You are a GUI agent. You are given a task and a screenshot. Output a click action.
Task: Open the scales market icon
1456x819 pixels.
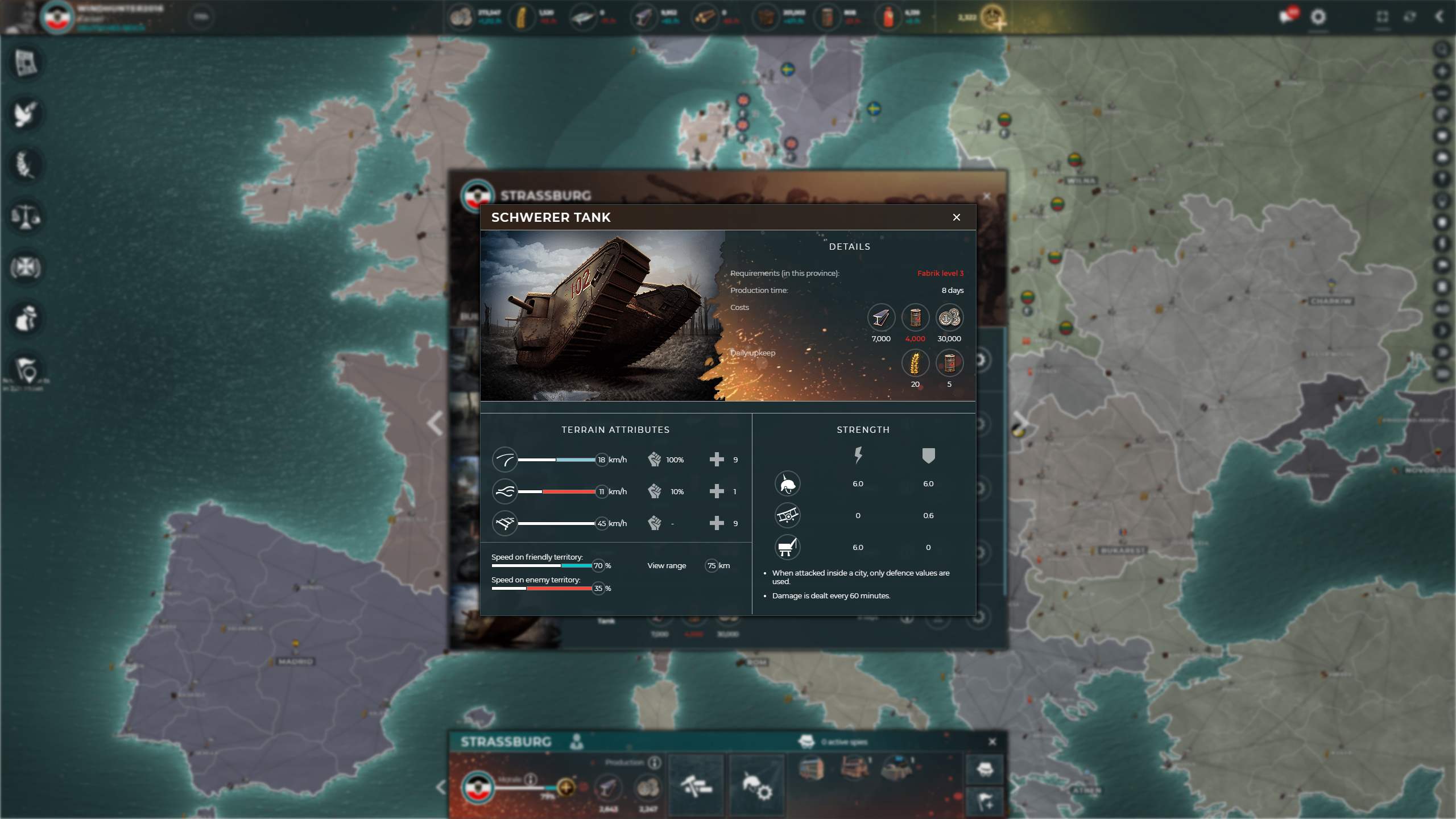point(26,217)
